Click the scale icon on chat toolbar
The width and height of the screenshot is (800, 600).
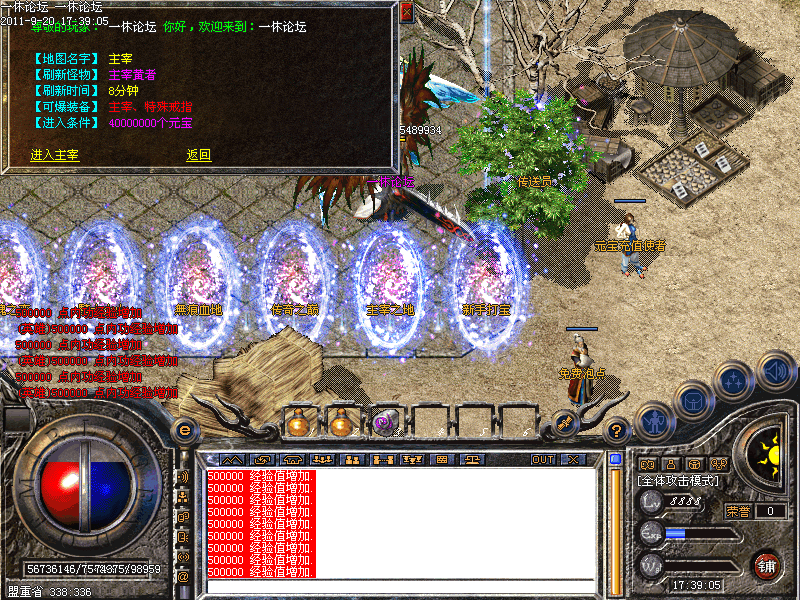coord(471,460)
